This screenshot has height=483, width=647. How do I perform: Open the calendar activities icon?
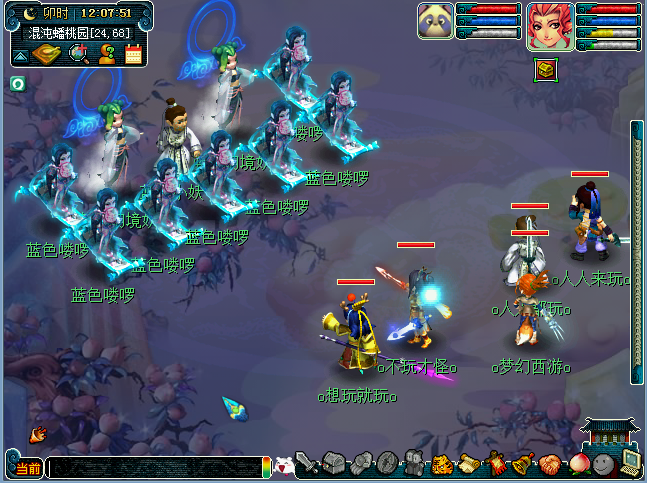(133, 54)
